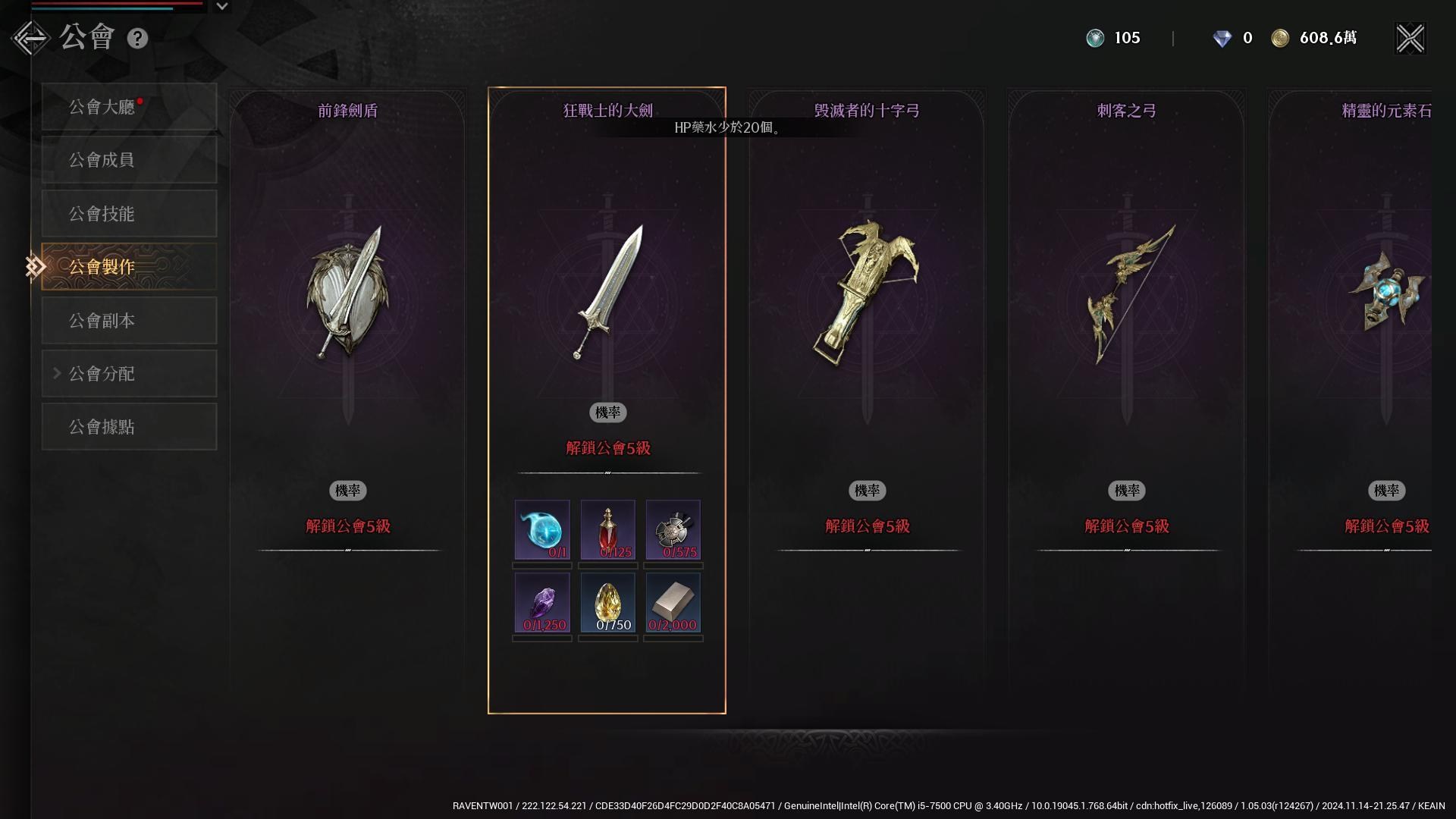Image resolution: width=1456 pixels, height=819 pixels.
Task: Inspect the yellow gem material slot
Action: click(607, 603)
